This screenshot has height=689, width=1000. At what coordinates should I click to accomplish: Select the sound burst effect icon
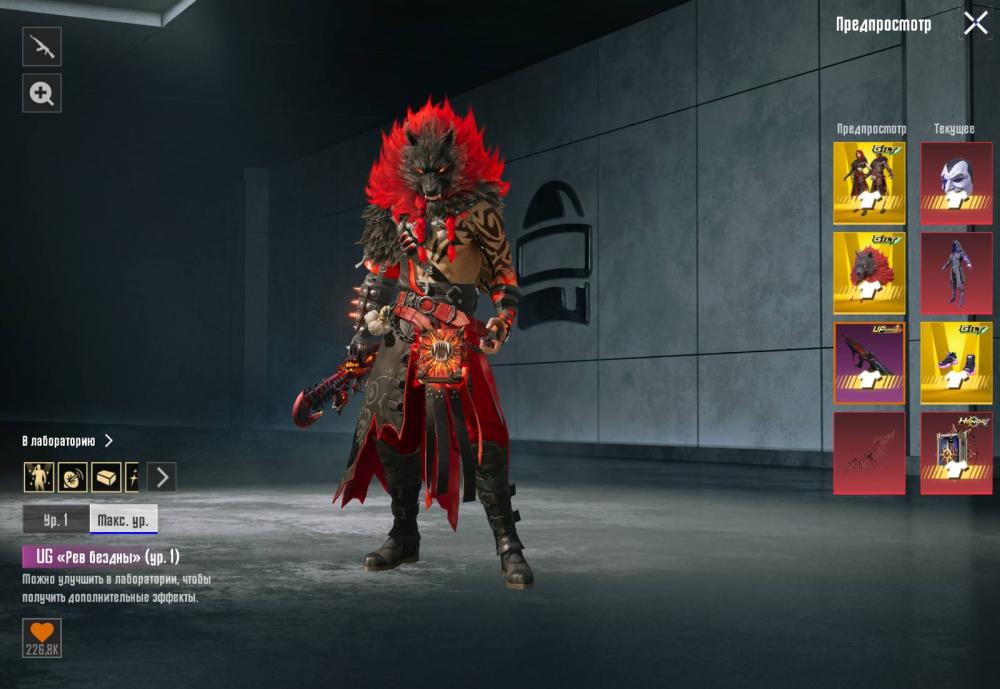click(73, 477)
